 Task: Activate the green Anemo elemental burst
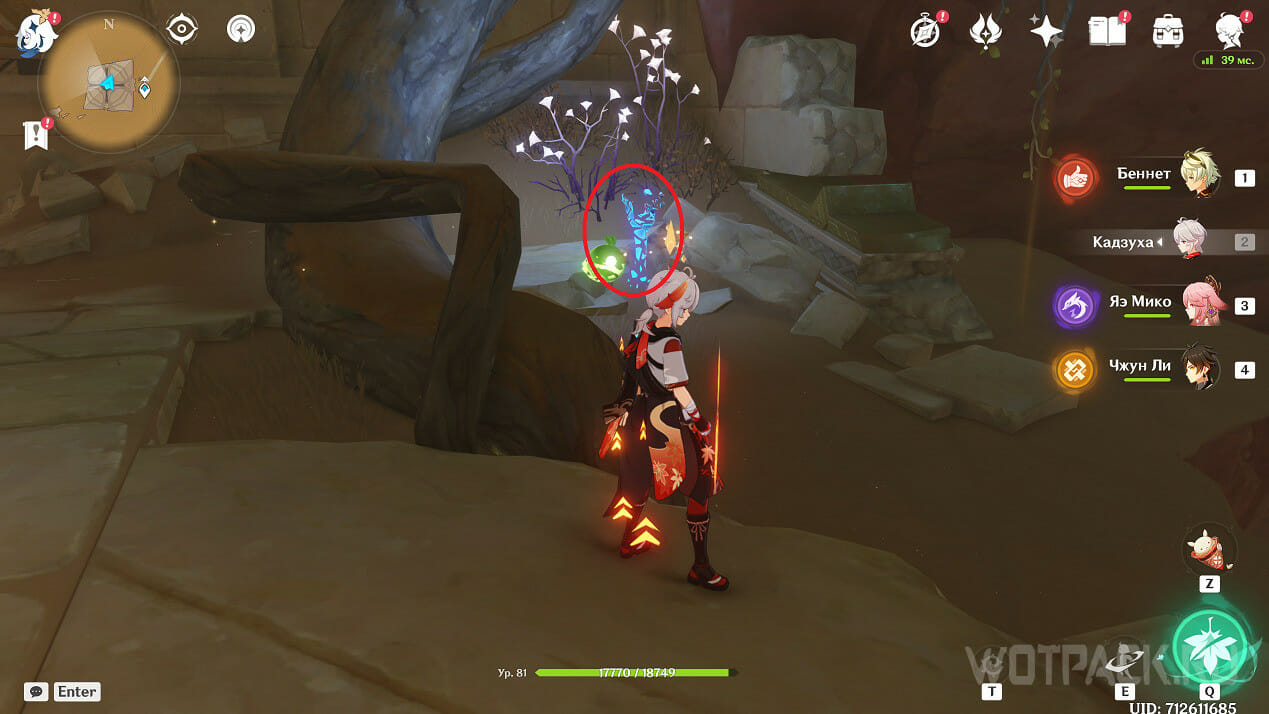1210,645
